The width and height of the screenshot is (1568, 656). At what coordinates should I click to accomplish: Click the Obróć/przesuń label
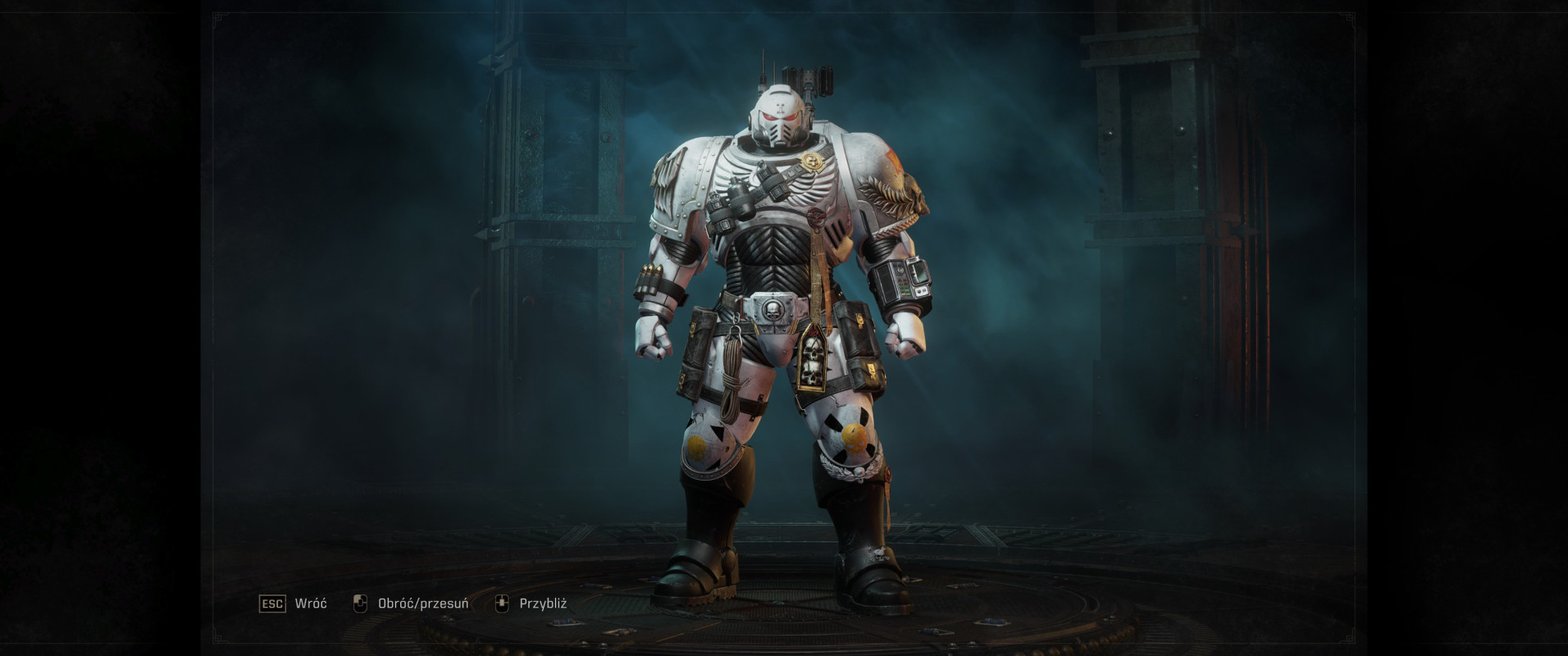pyautogui.click(x=423, y=604)
